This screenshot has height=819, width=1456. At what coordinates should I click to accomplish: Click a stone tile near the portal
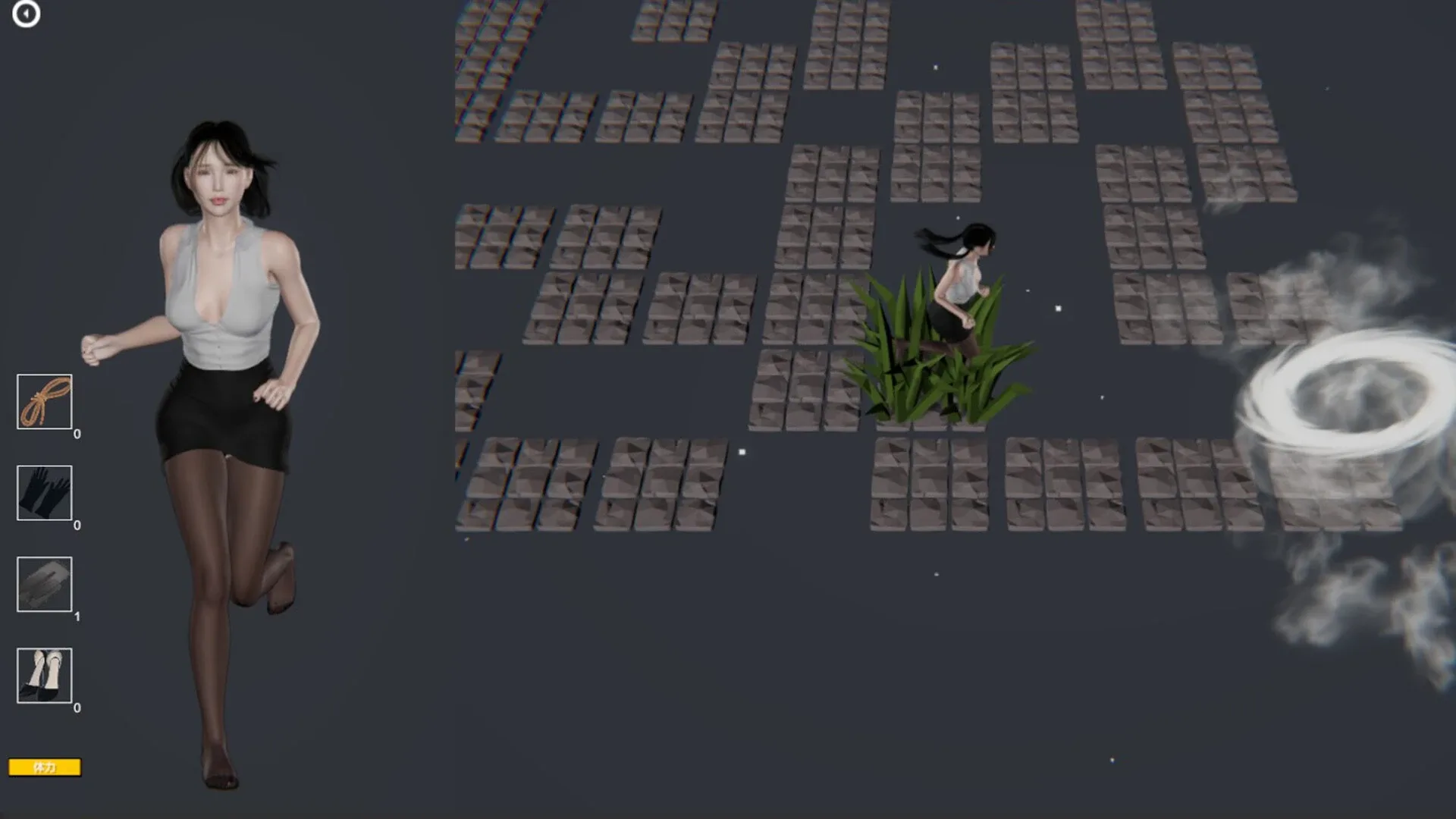1183,470
